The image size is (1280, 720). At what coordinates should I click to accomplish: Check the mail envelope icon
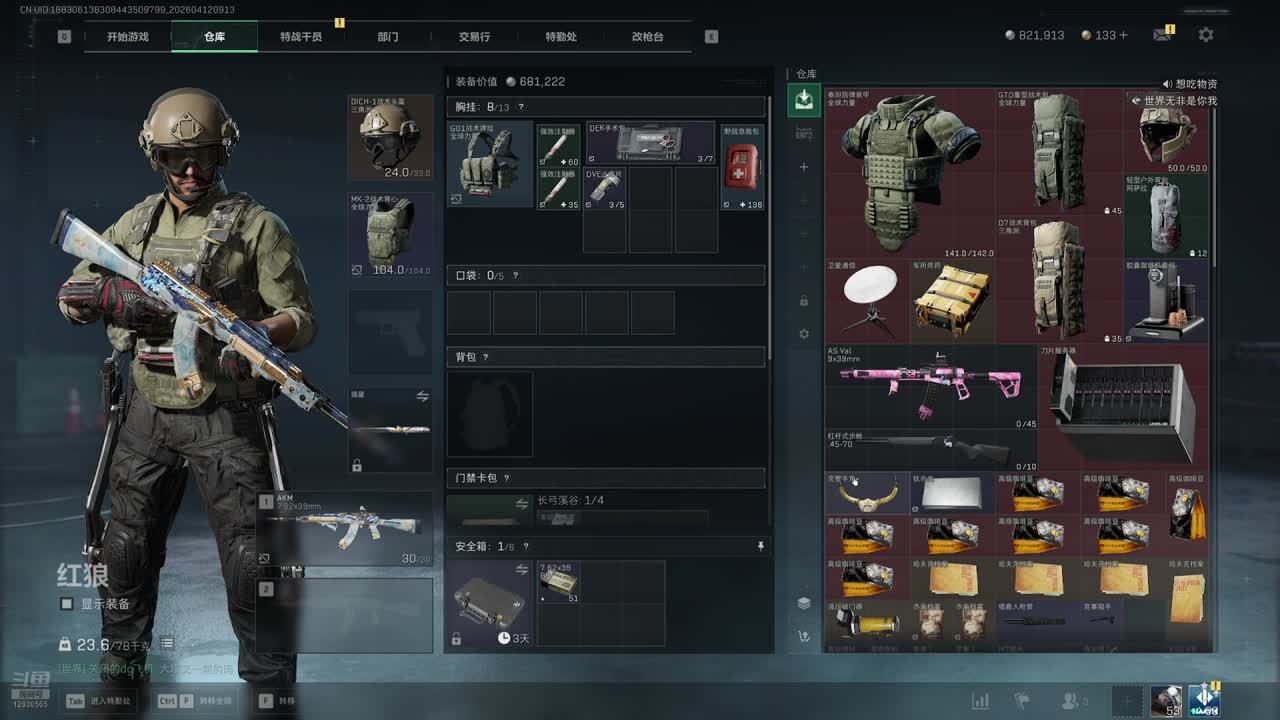coord(1161,35)
